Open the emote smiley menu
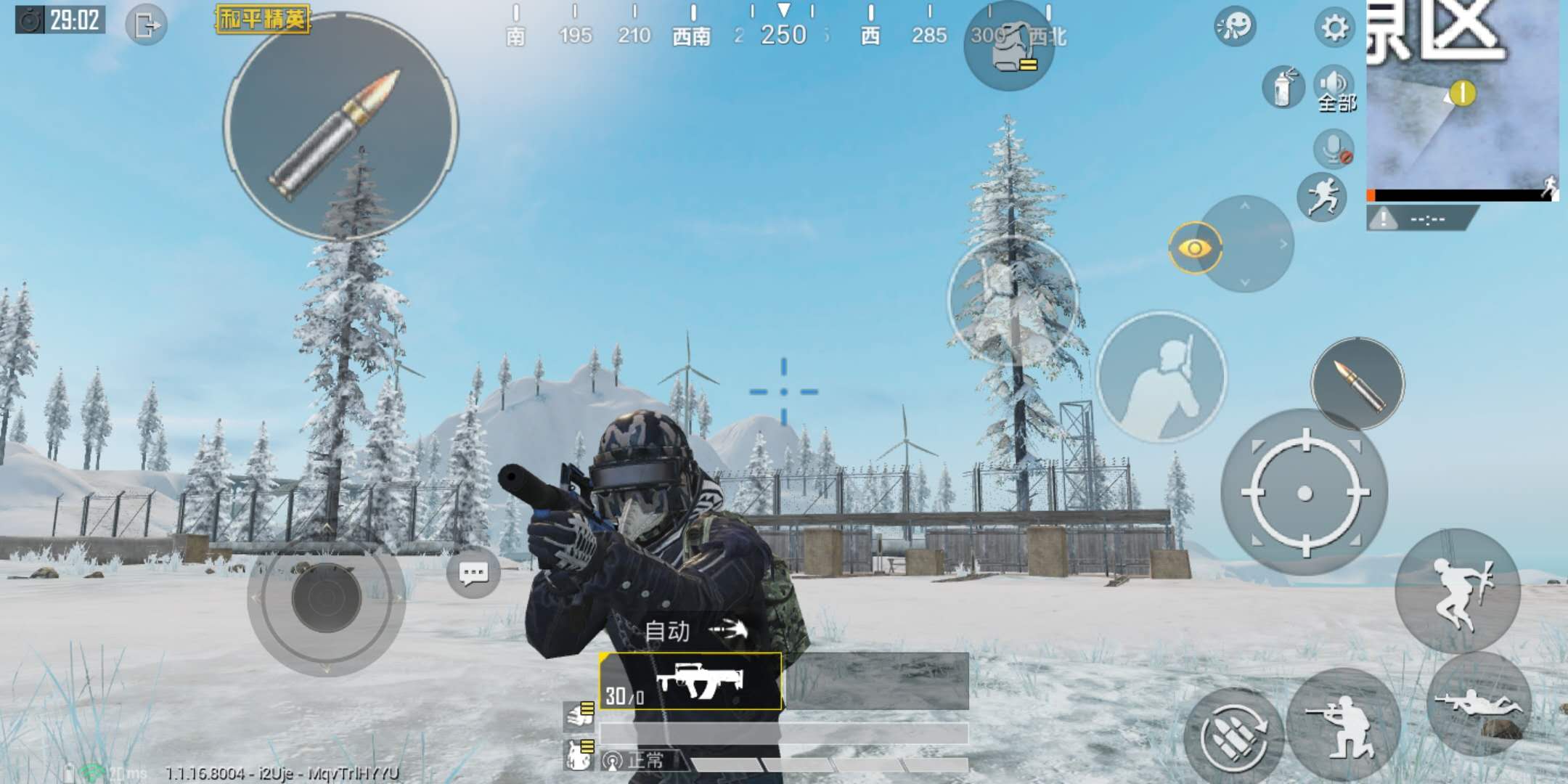This screenshot has height=784, width=1568. click(1234, 27)
